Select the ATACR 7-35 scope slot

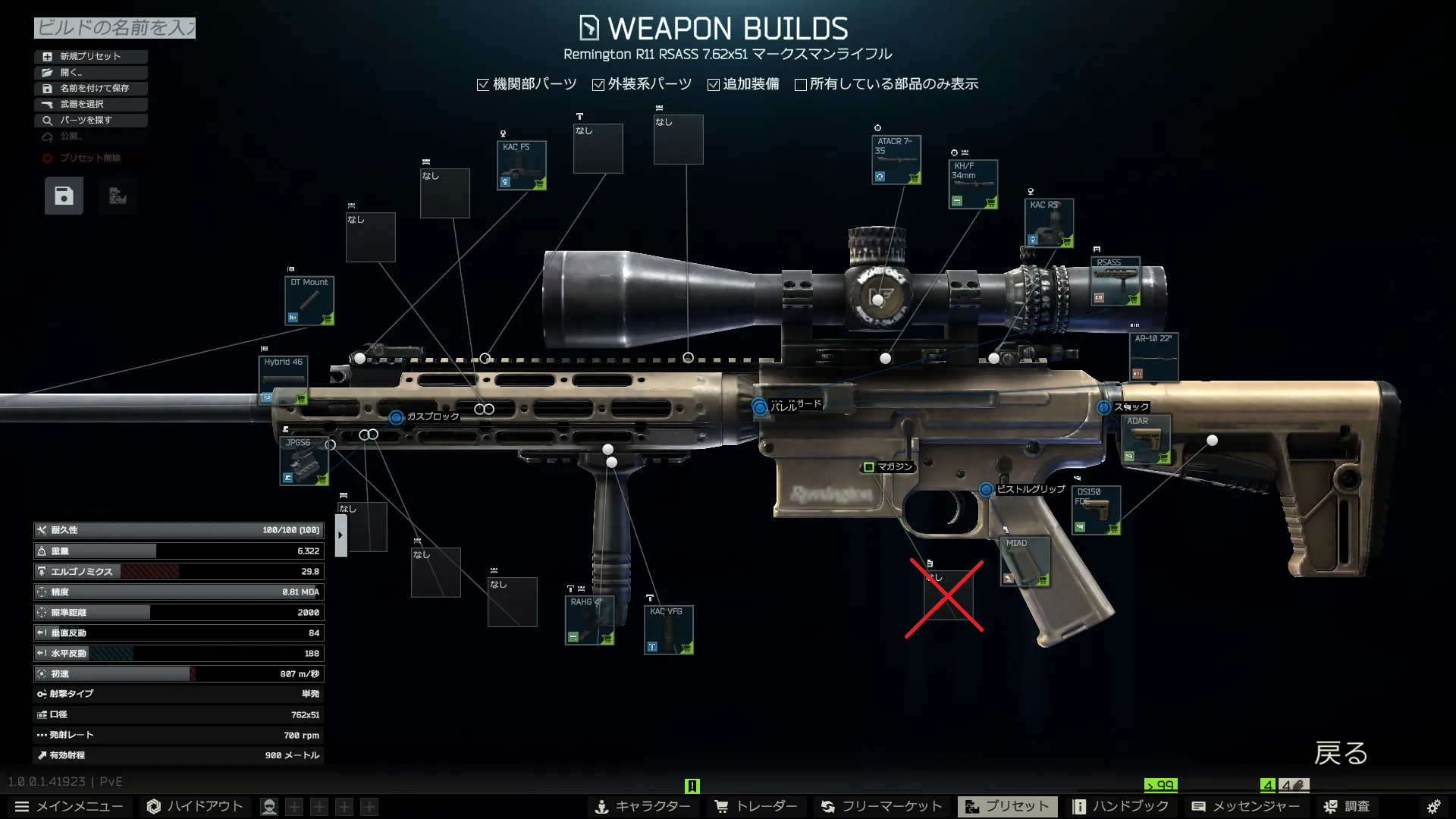[896, 160]
